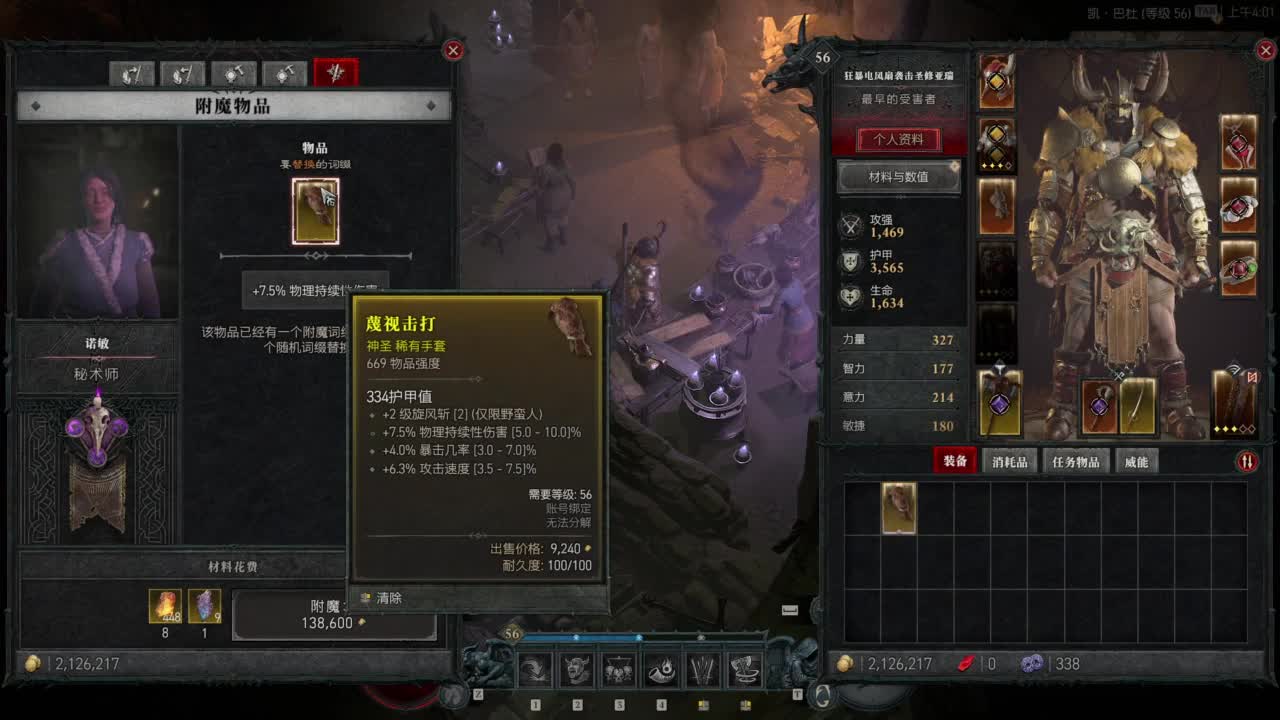The width and height of the screenshot is (1280, 720).
Task: Select the second sword-repair tab icon
Action: click(x=182, y=74)
